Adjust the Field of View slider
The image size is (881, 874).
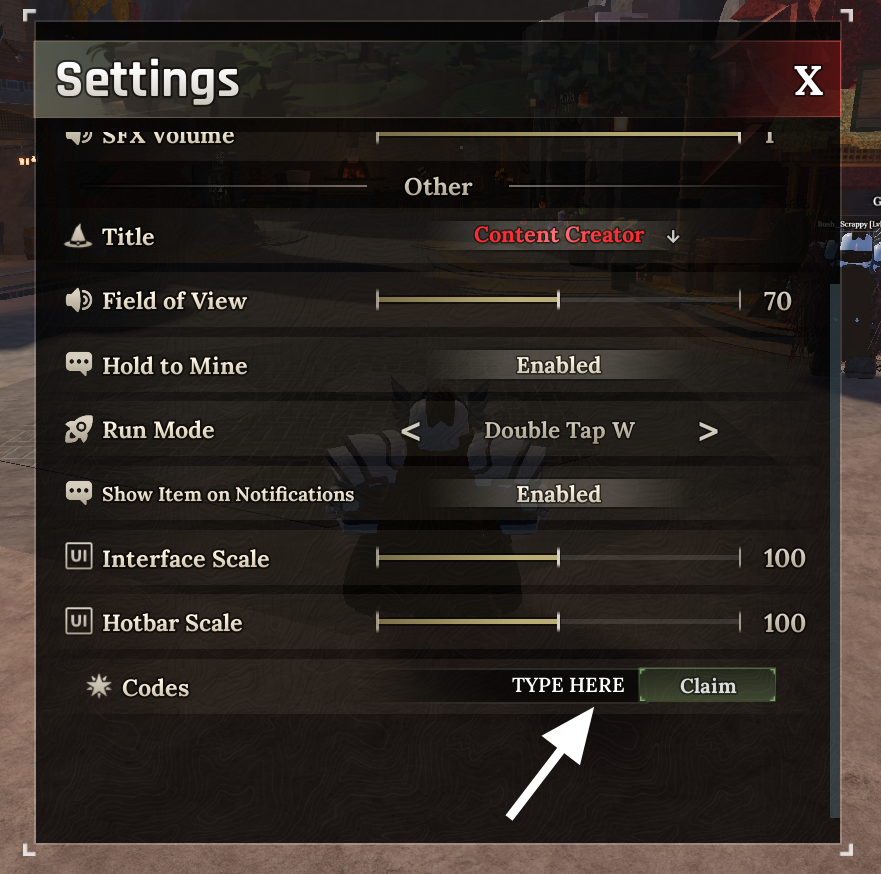coord(558,300)
